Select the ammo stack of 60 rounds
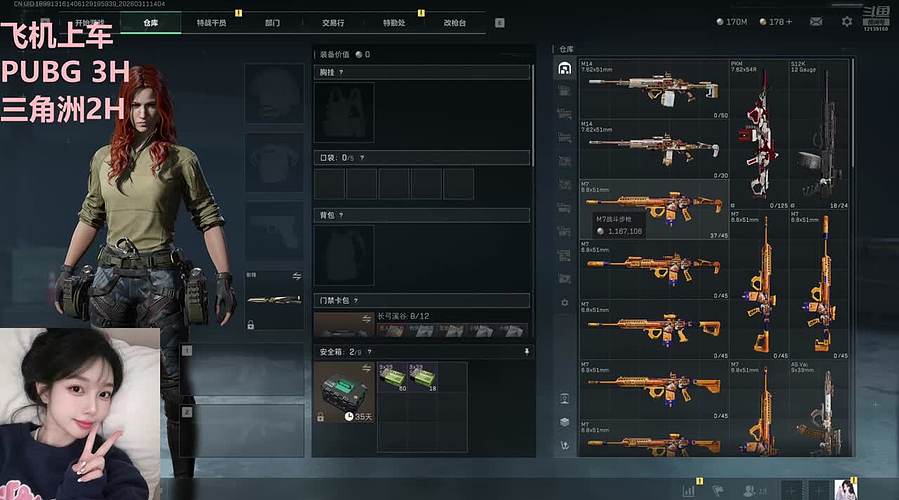Screen dimensions: 899x500 (391, 377)
